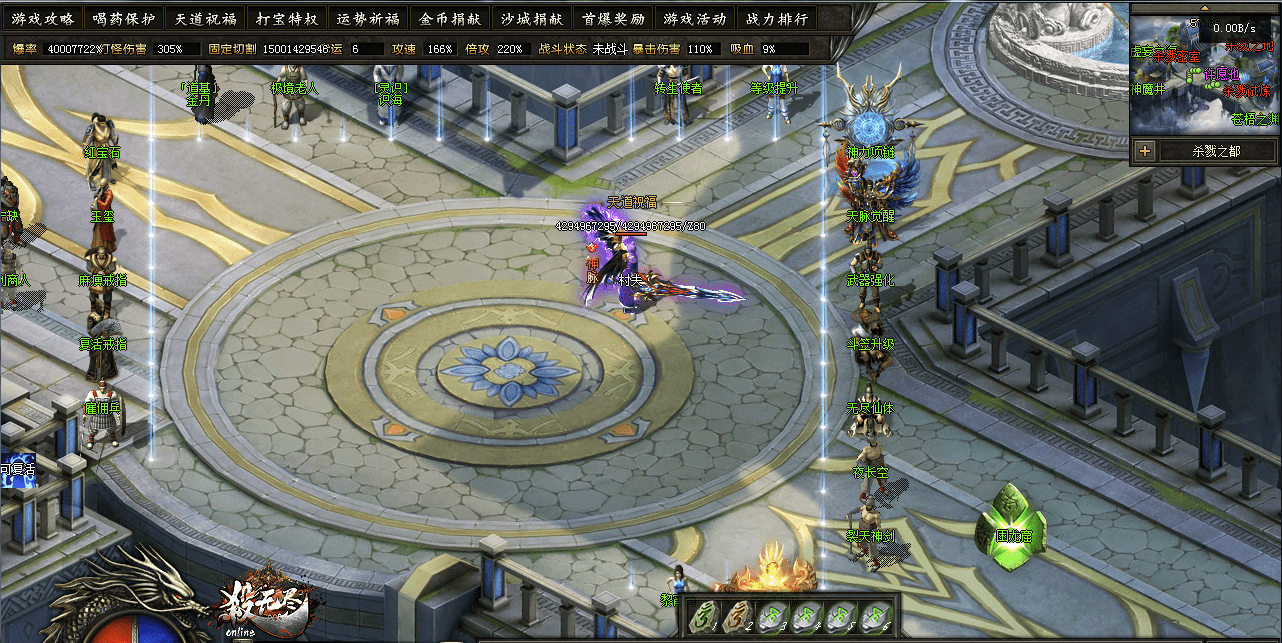Click the 苍梧之渊 marker on the minimap
The width and height of the screenshot is (1282, 643).
click(x=1255, y=119)
